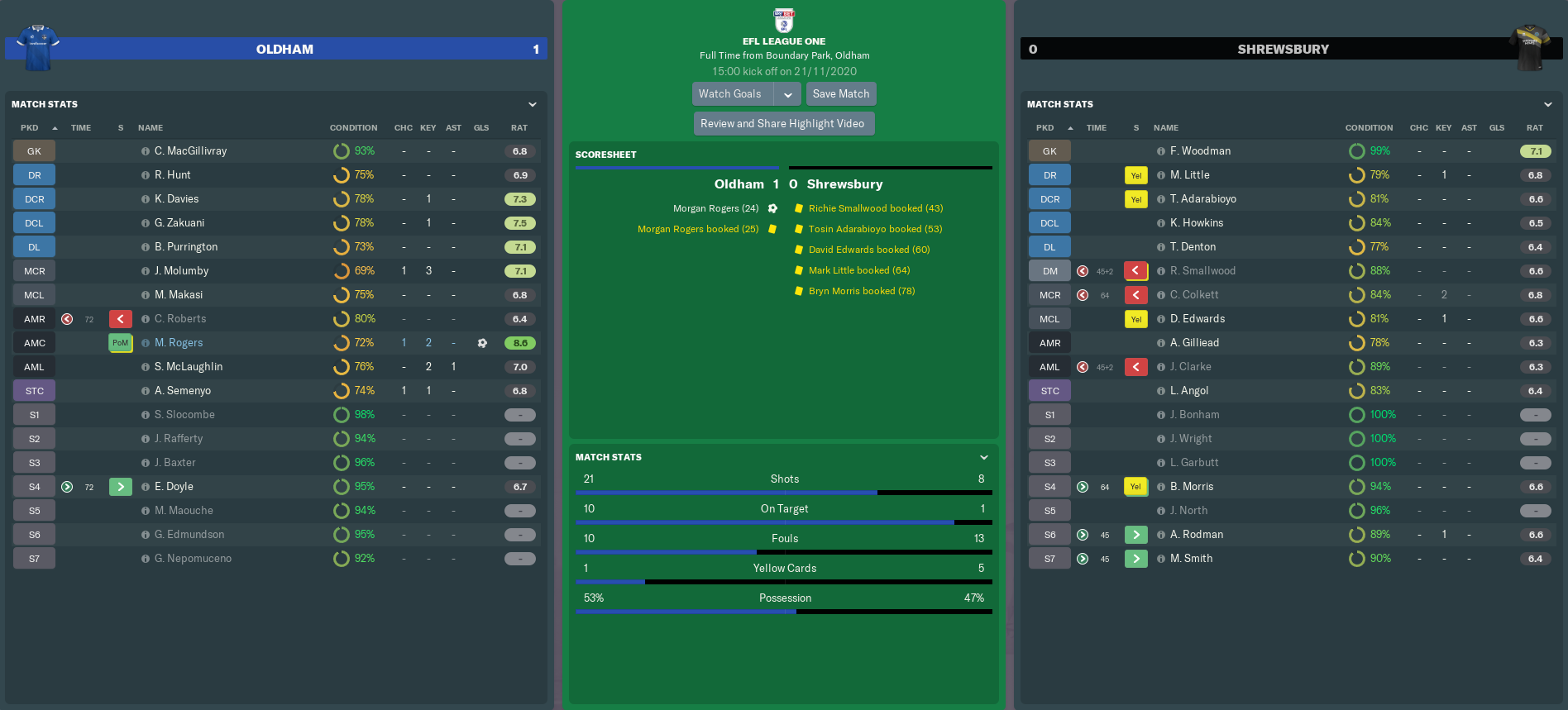Select A. Rodman substitute row
This screenshot has height=710, width=1568.
click(1197, 535)
